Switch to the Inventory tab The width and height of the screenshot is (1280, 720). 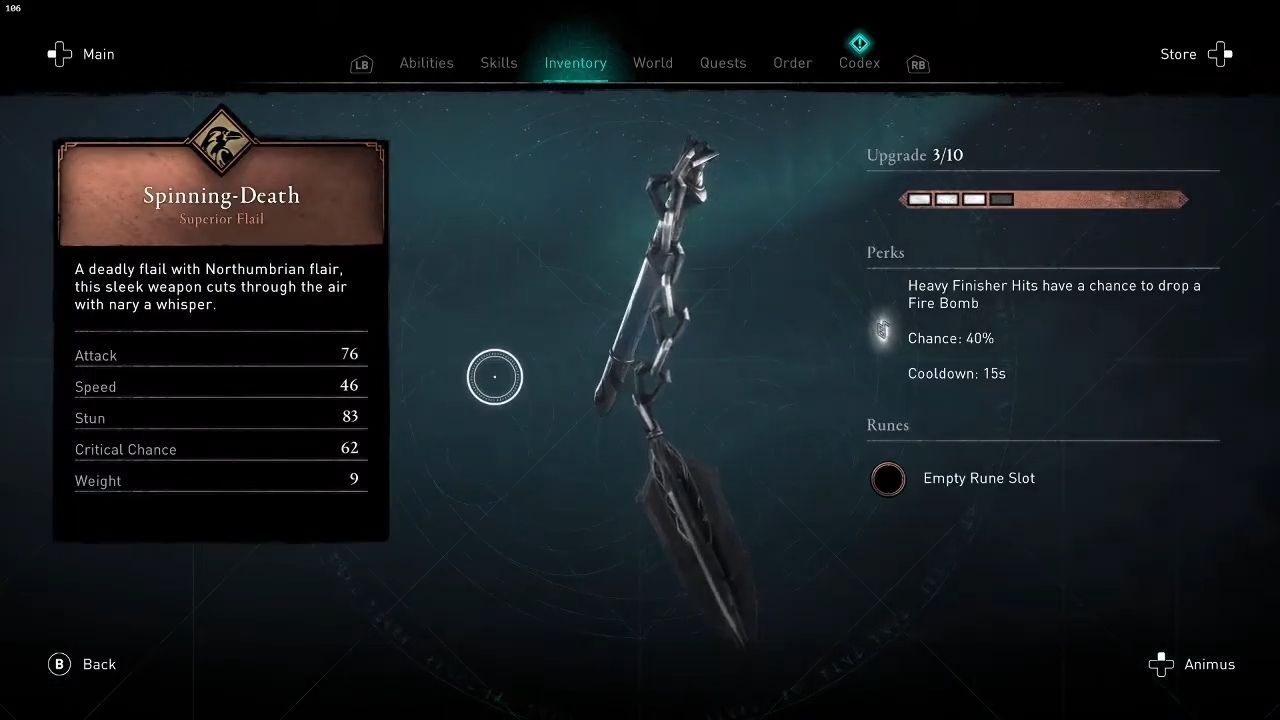click(575, 63)
